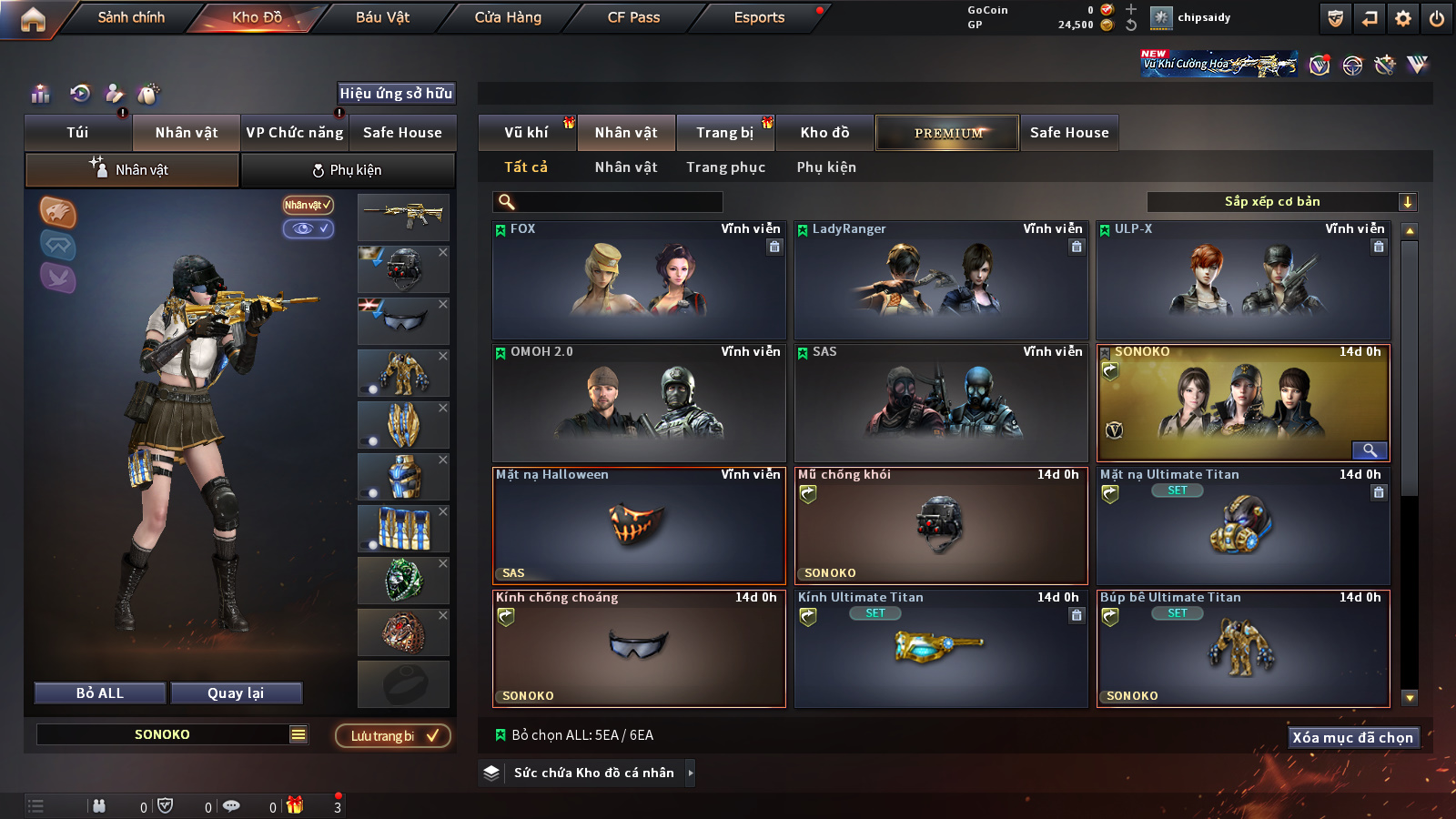Switch to the Vũ khí weapons tab
This screenshot has height=819, width=1456.
[x=526, y=133]
